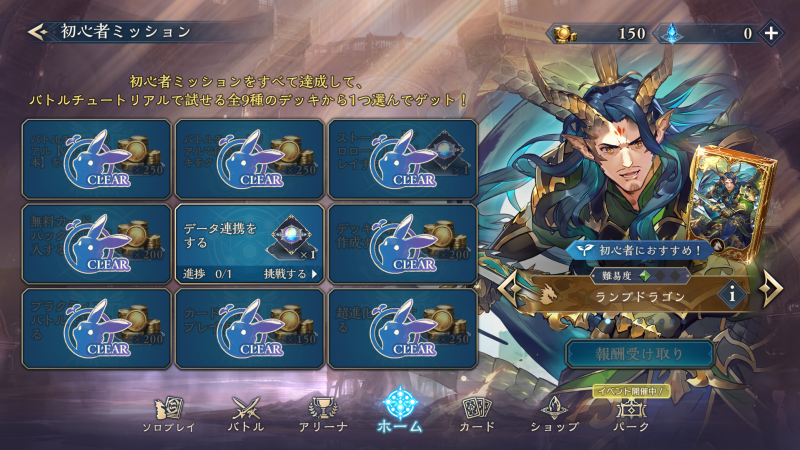Show info for ランプドラゴン deck
Viewport: 800px width, 450px height.
733,295
